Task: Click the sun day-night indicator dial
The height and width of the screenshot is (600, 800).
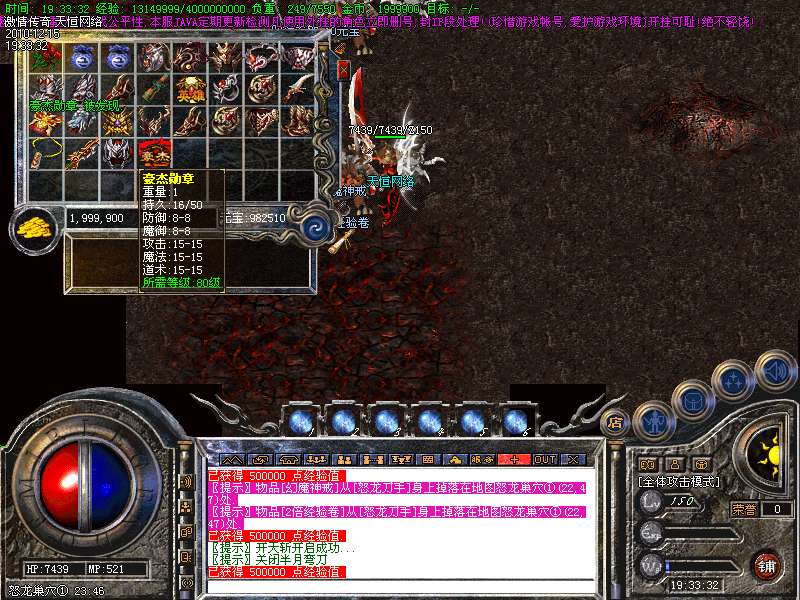Action: 769,455
